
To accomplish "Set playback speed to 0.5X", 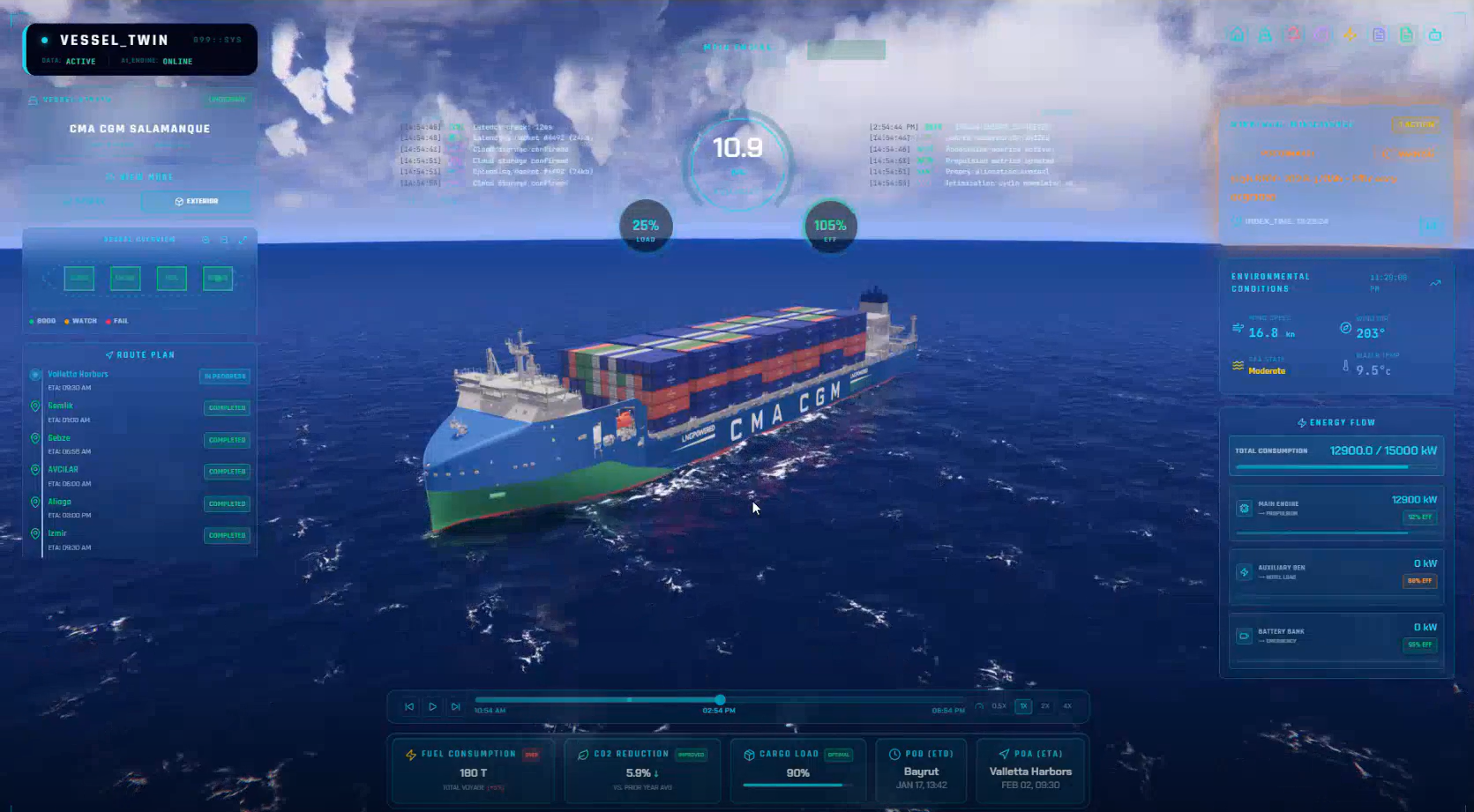I will [x=999, y=706].
